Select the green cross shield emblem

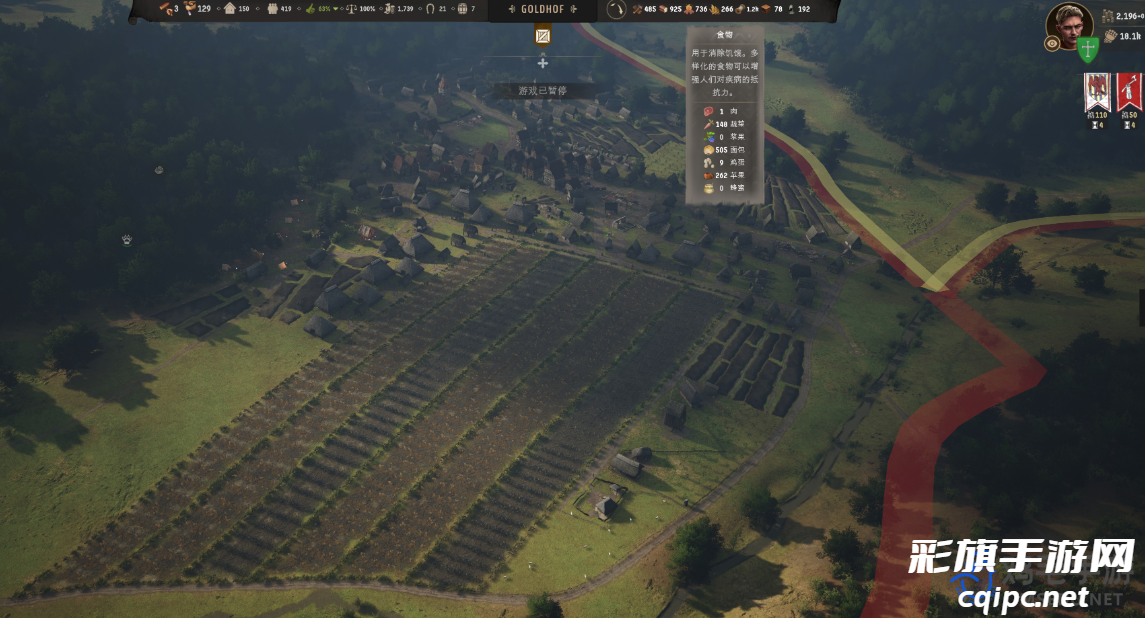tap(1088, 48)
